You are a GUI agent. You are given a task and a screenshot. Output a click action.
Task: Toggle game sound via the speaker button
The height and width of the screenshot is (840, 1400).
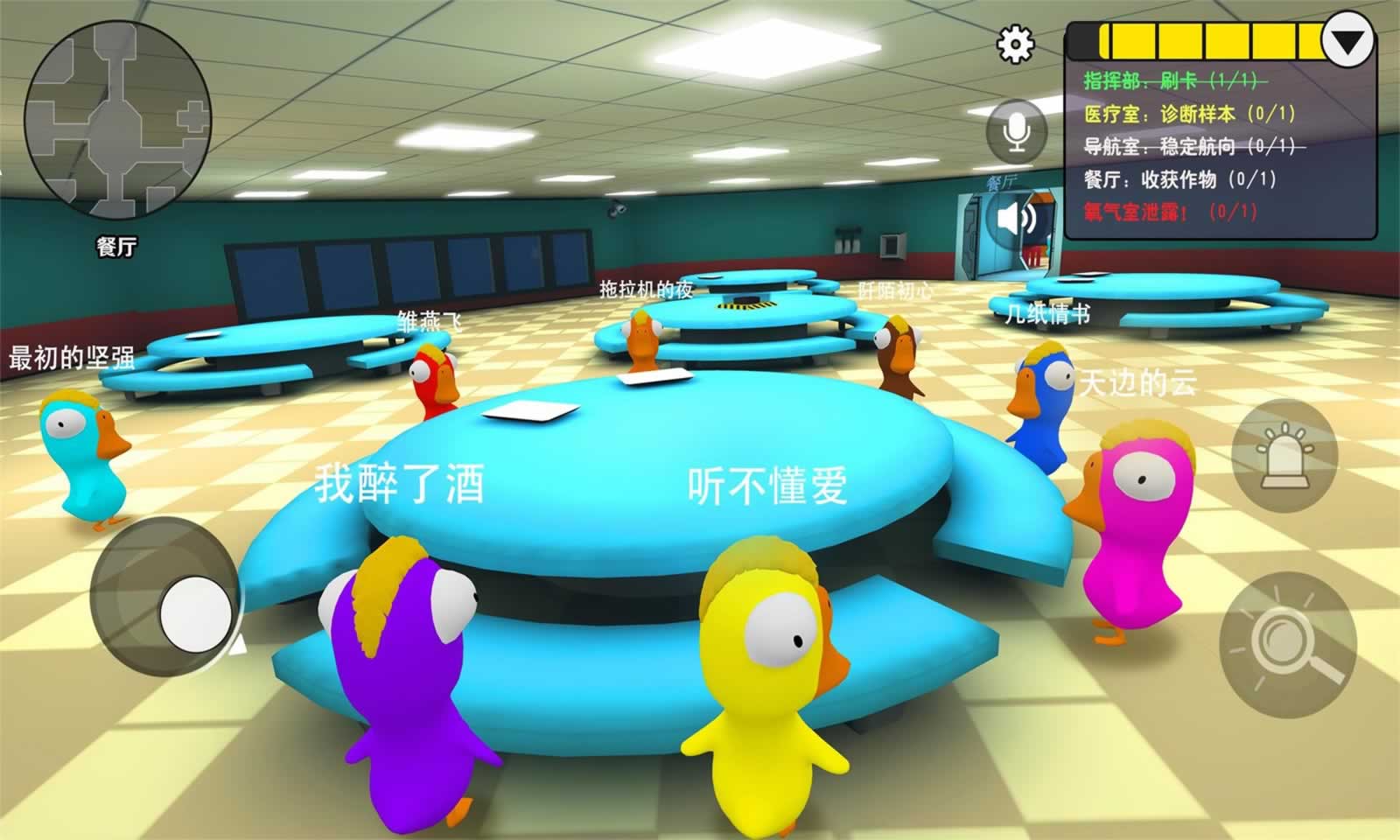[x=1015, y=216]
